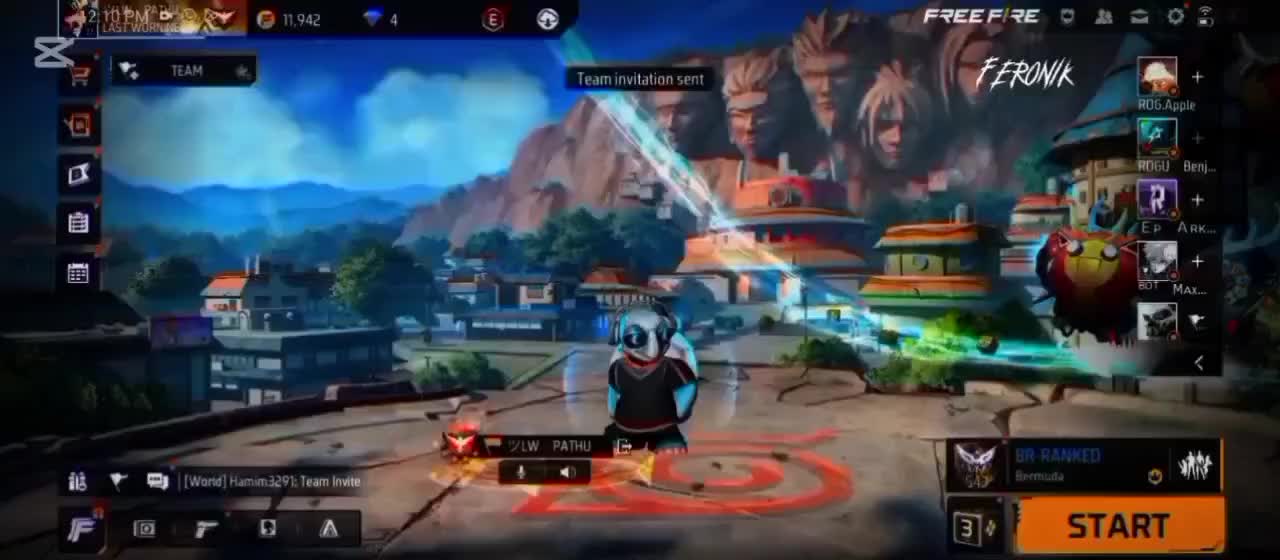
Task: Collapse the friends side panel arrow
Action: 1199,364
